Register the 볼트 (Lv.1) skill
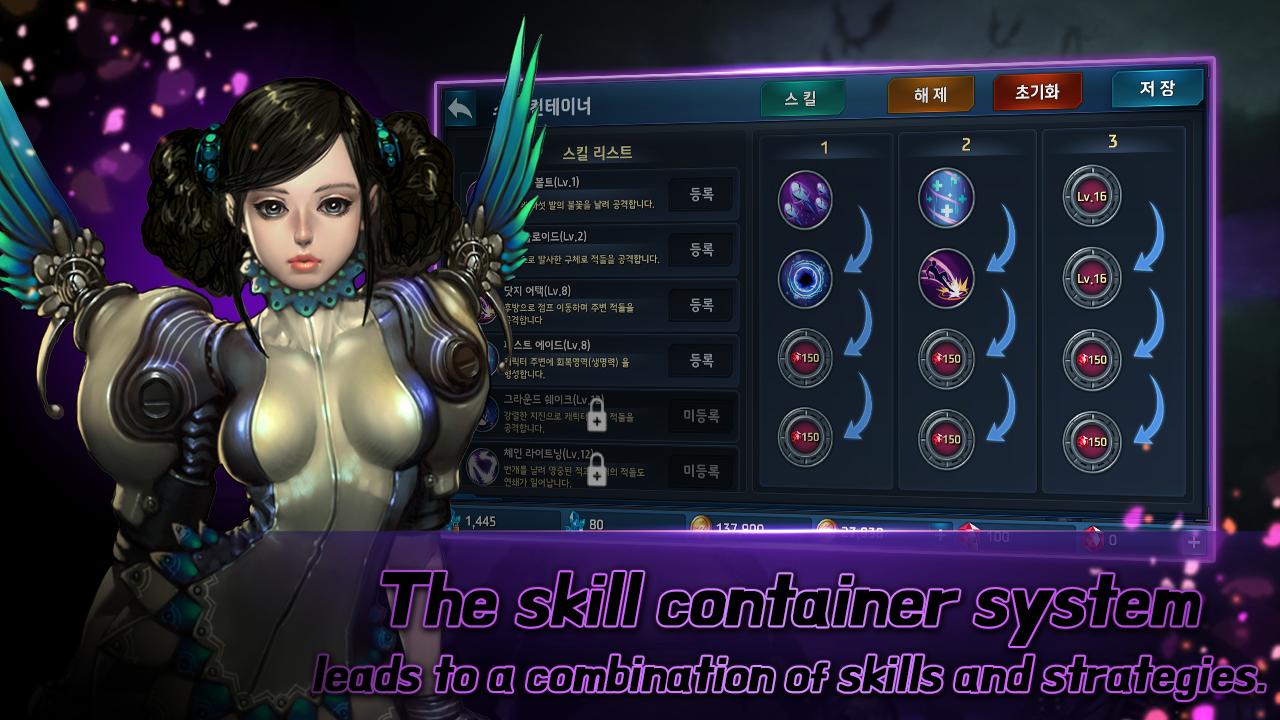The image size is (1280, 720). tap(701, 195)
